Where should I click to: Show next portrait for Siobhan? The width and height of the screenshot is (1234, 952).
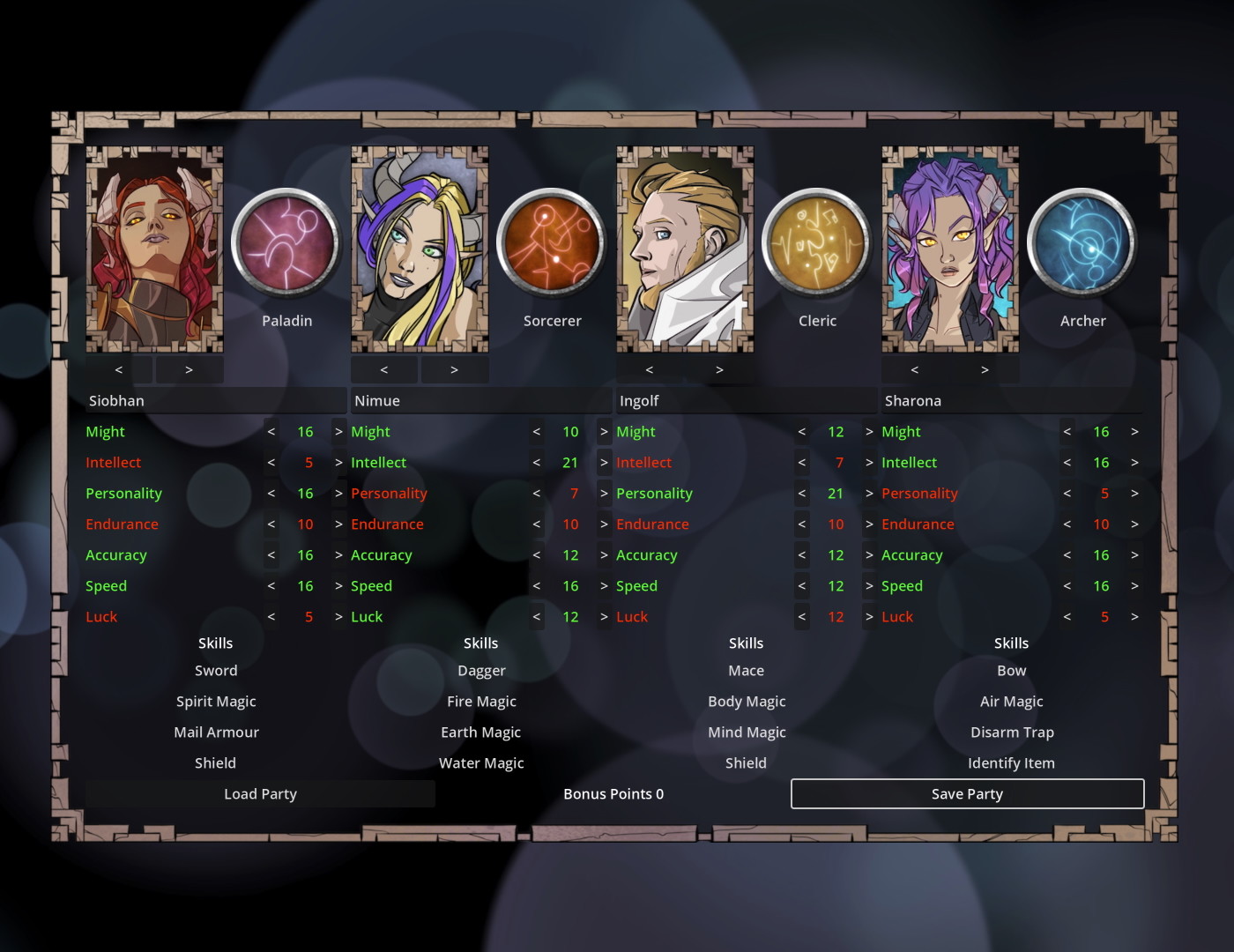point(189,369)
